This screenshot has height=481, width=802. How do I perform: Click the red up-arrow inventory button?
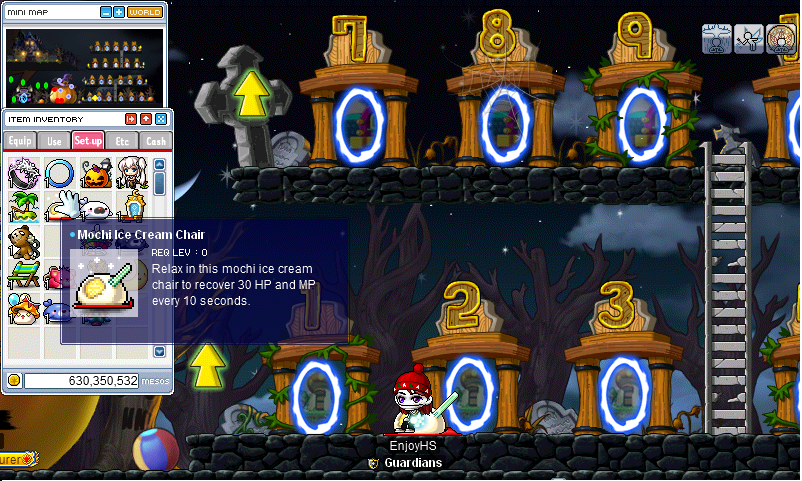click(145, 119)
